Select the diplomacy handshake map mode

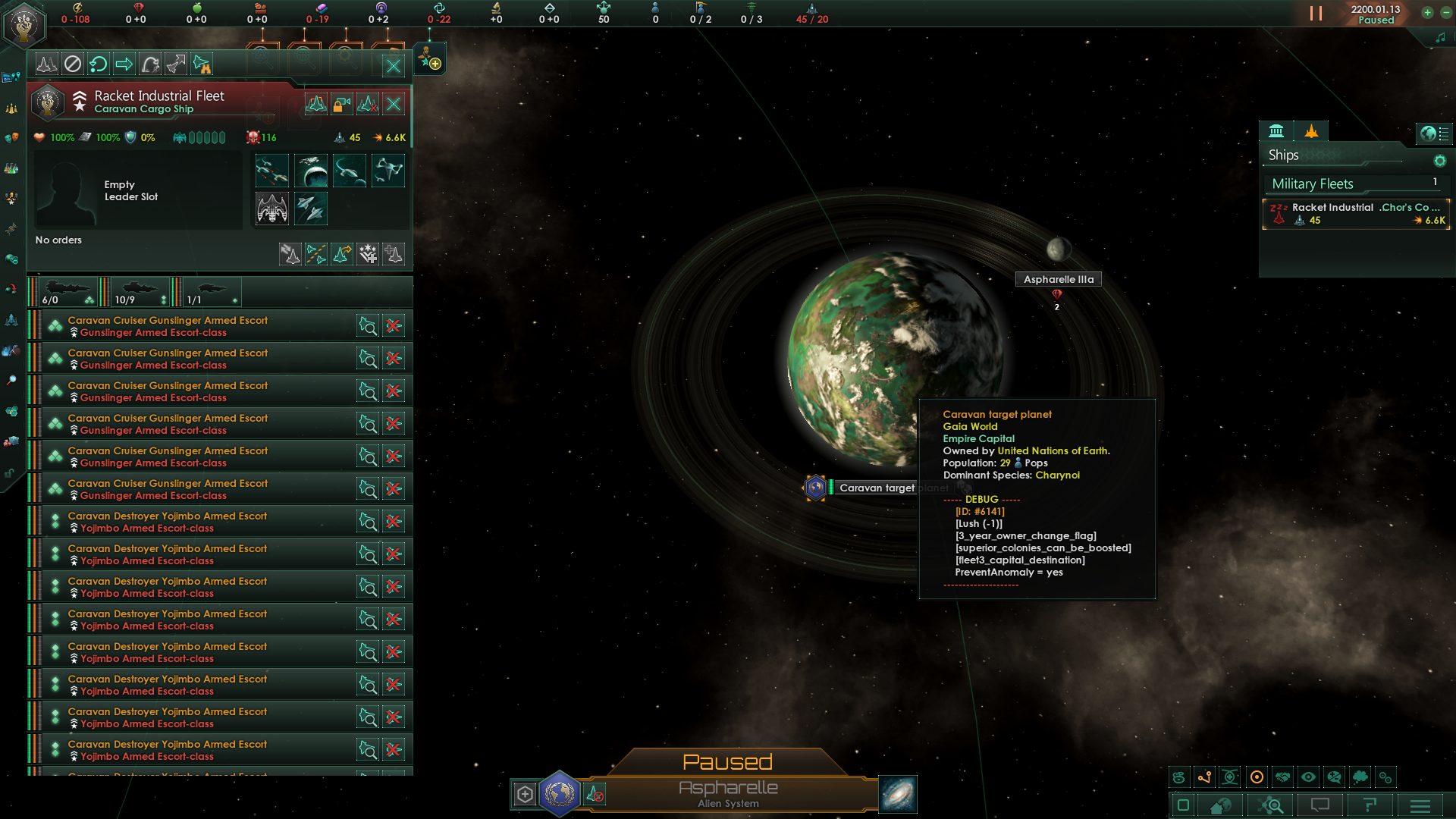click(x=1282, y=777)
